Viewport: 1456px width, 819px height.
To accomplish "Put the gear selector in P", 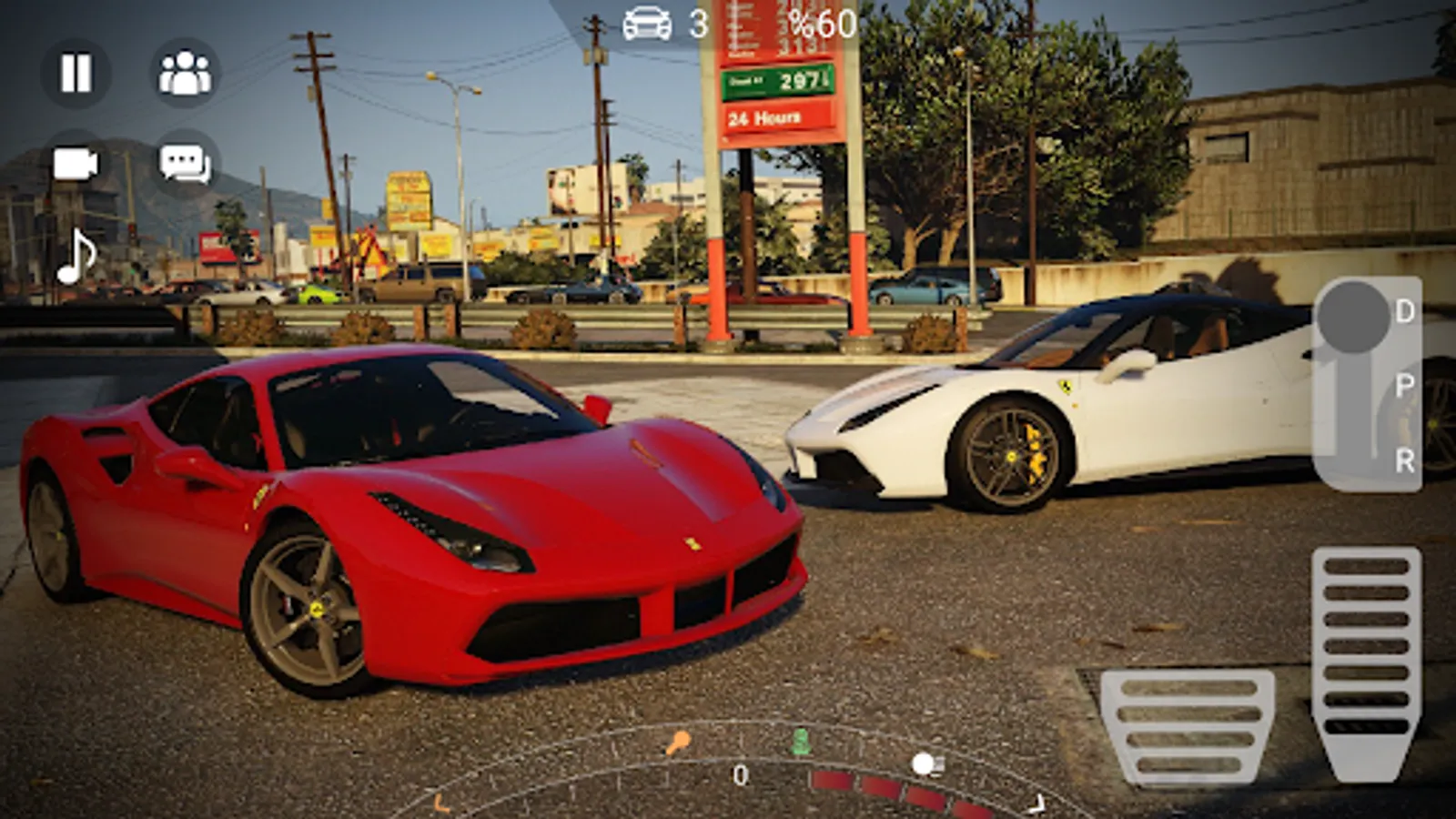I will [1404, 386].
